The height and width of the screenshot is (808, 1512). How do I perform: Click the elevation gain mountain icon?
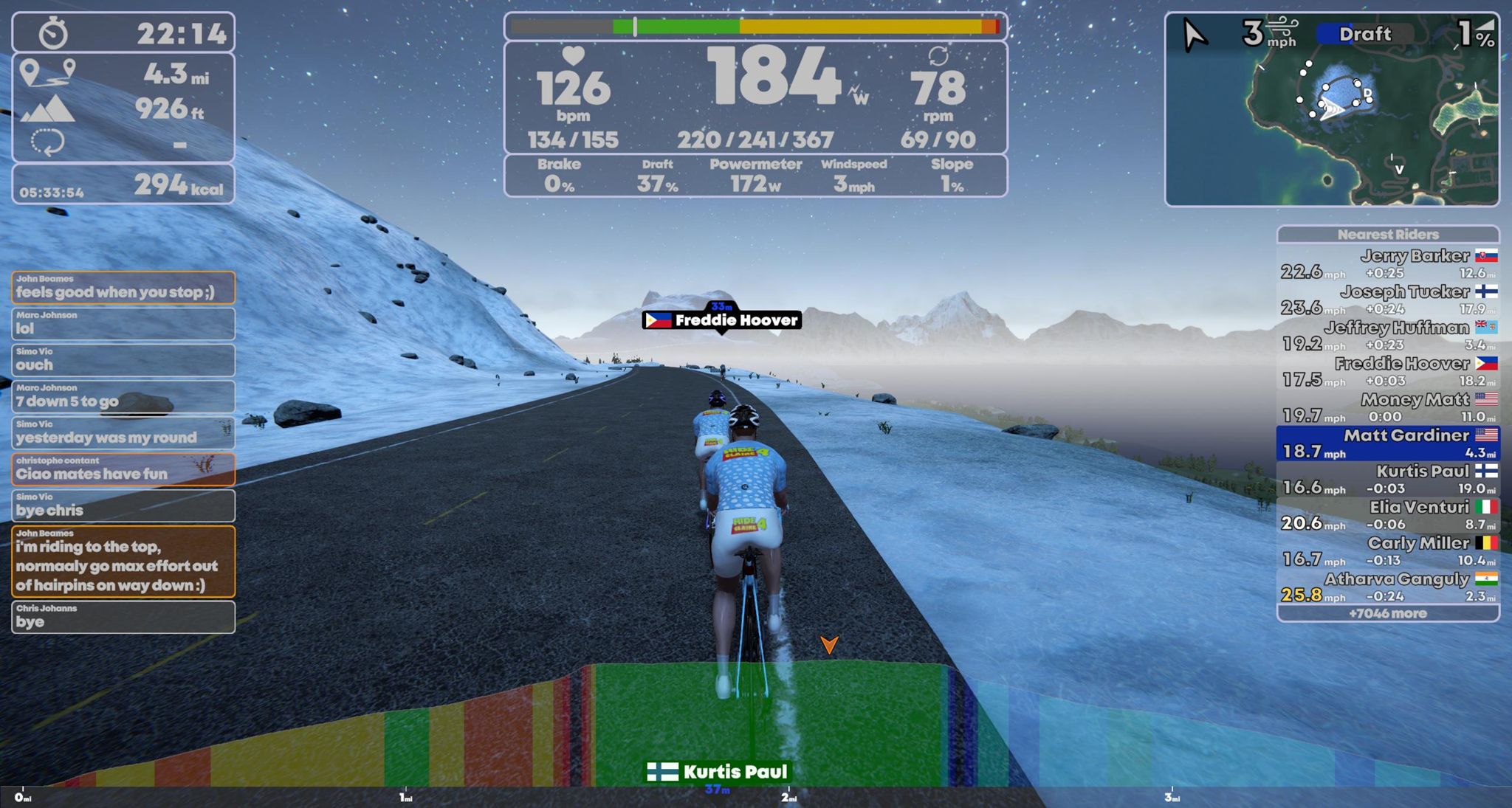(47, 109)
